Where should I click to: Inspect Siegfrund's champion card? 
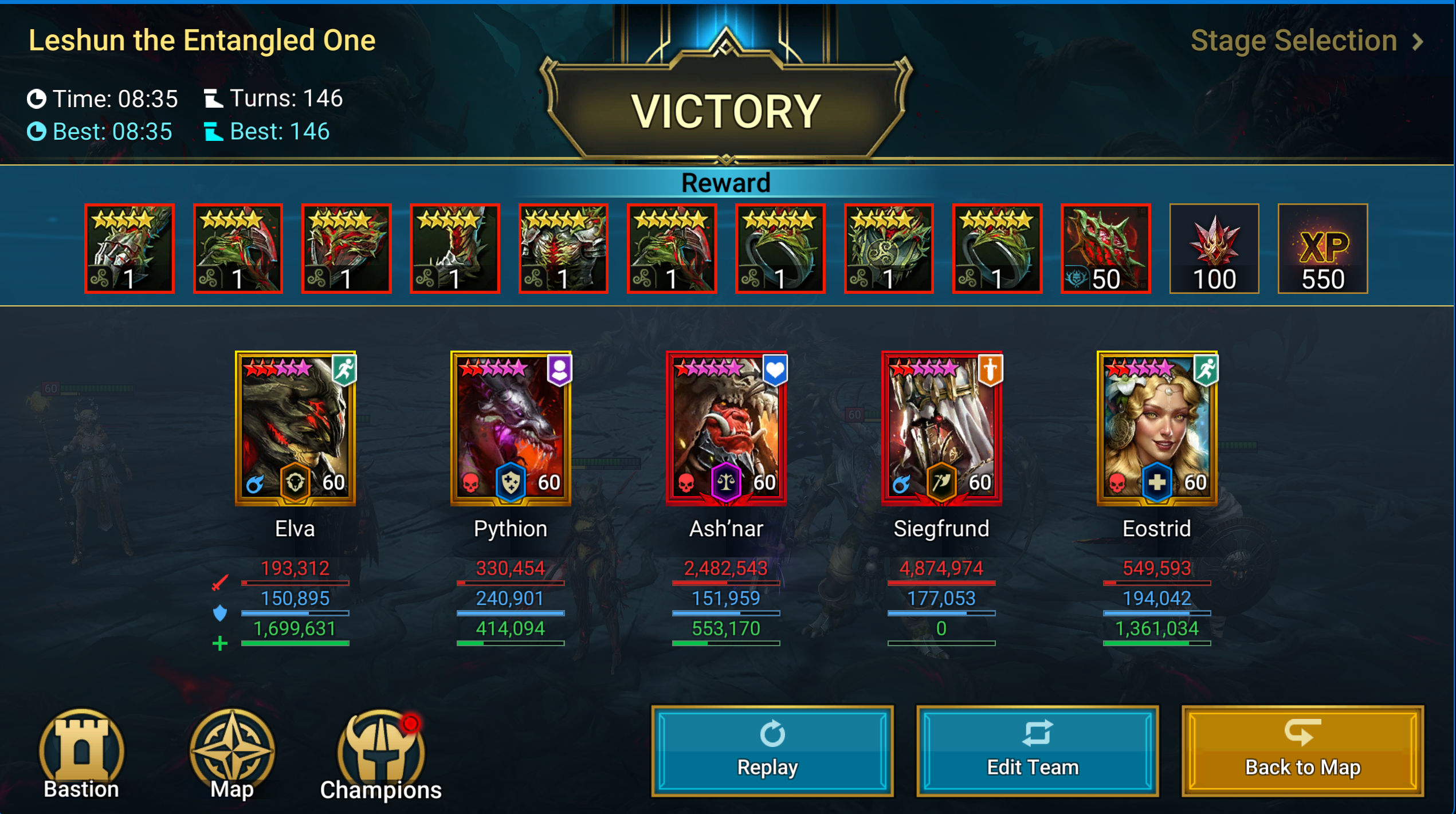click(x=941, y=428)
